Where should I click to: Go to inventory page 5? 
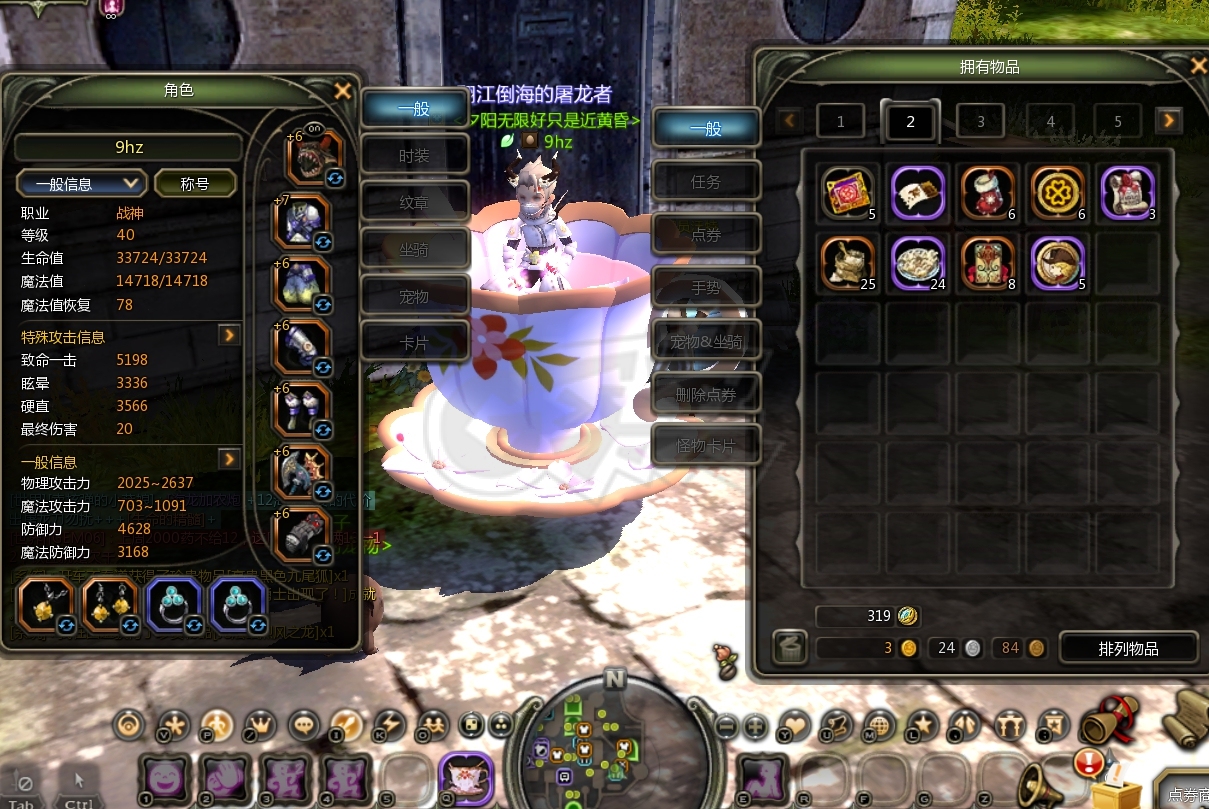1118,121
